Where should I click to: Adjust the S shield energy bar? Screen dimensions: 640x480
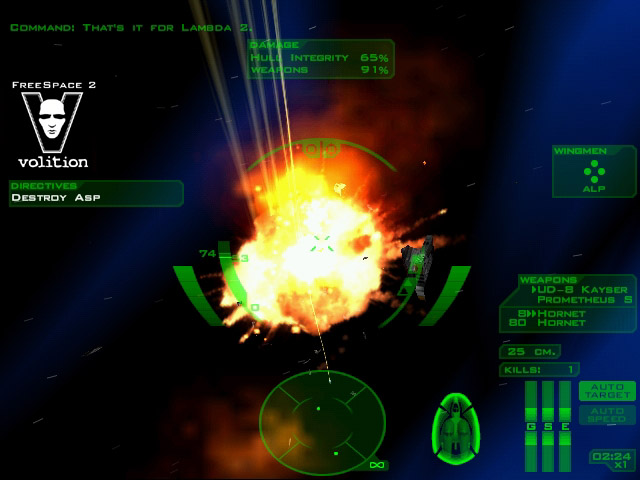547,424
